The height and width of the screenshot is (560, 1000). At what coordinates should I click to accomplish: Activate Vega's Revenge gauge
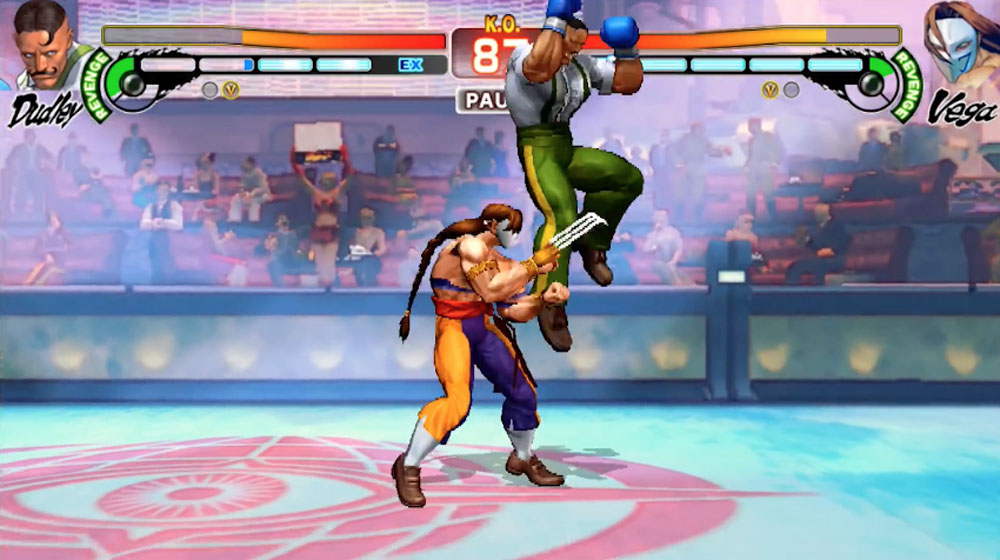871,82
